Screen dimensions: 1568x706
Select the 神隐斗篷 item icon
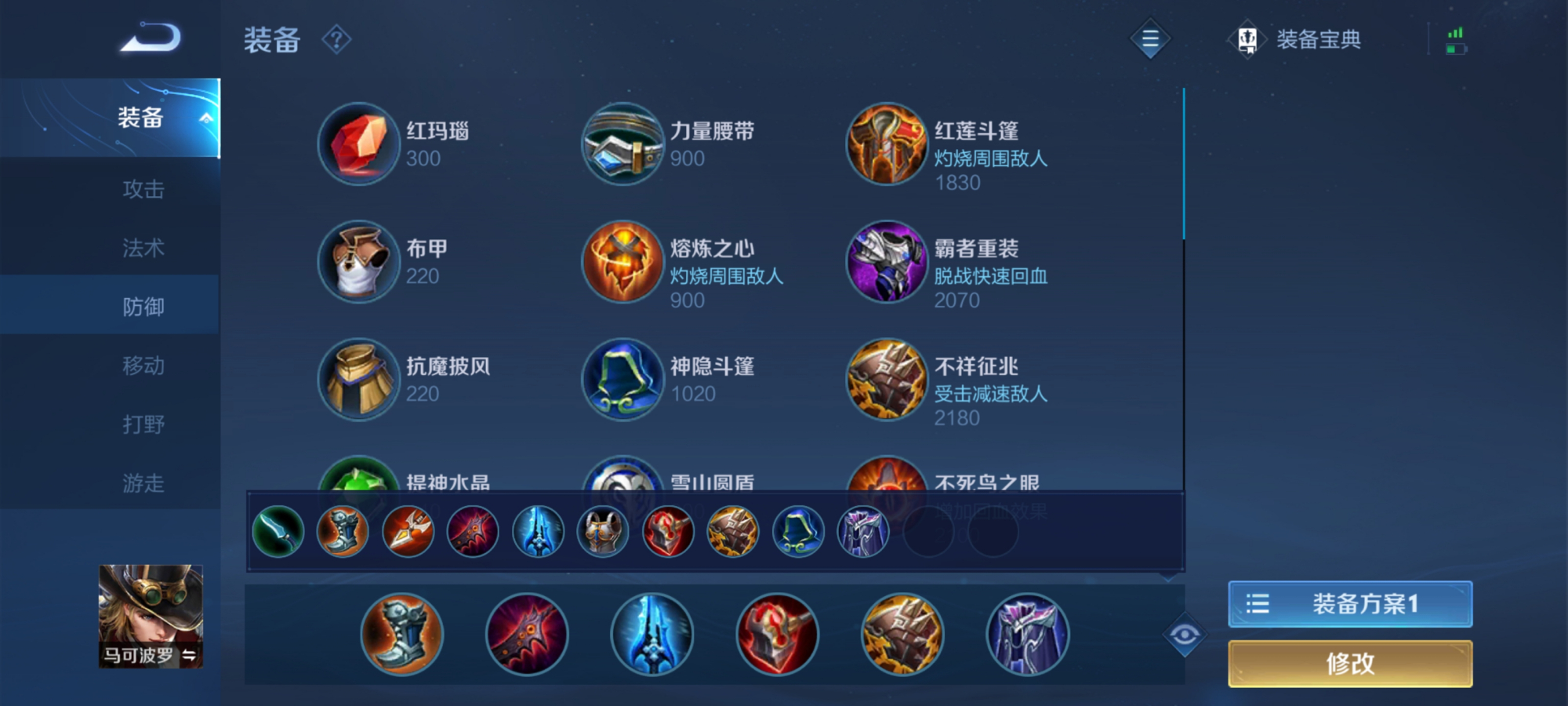(x=622, y=380)
